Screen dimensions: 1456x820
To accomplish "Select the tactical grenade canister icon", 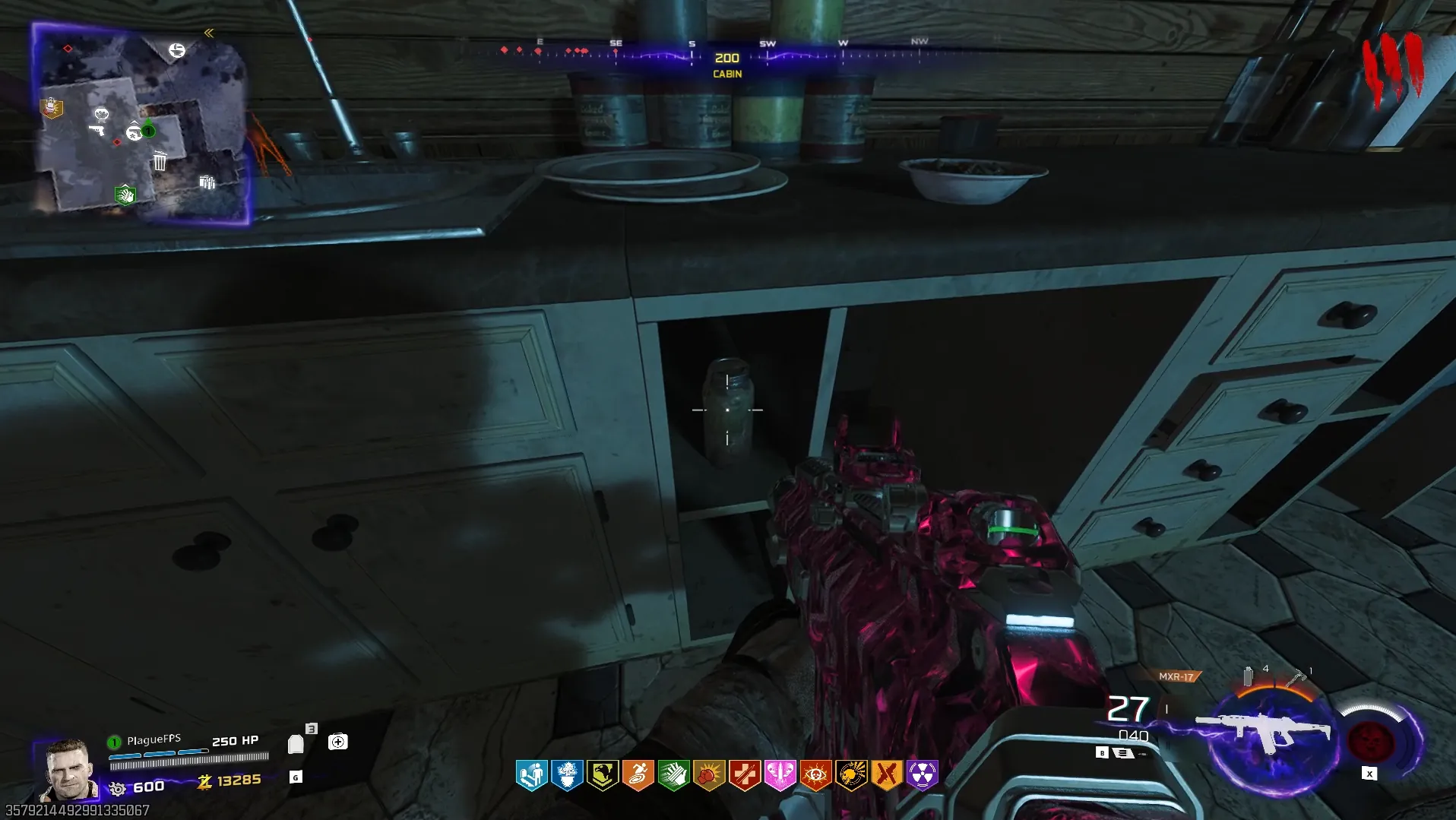I will pyautogui.click(x=1248, y=676).
